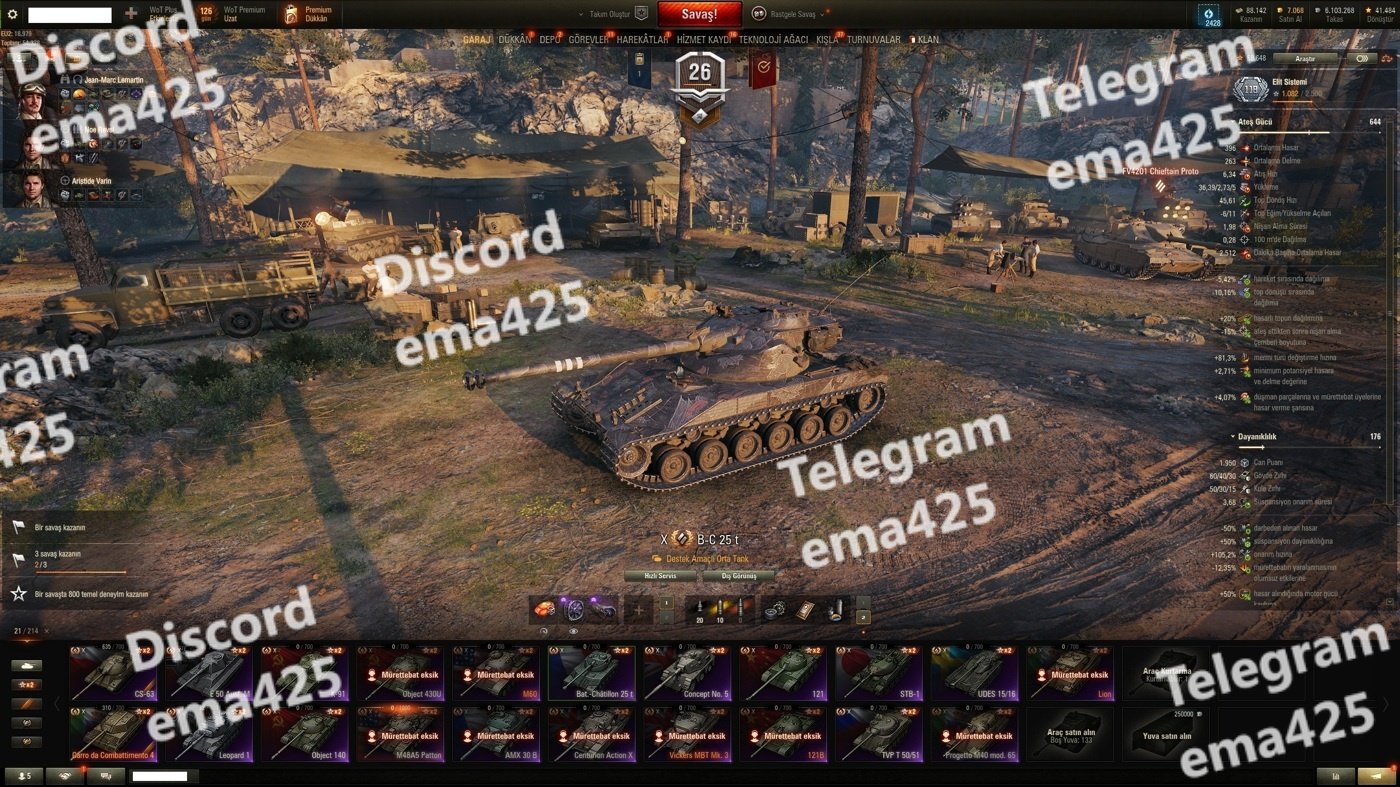The image size is (1400, 787).
Task: Go to the TEKNOLOJİ AĞACI tab
Action: 773,40
